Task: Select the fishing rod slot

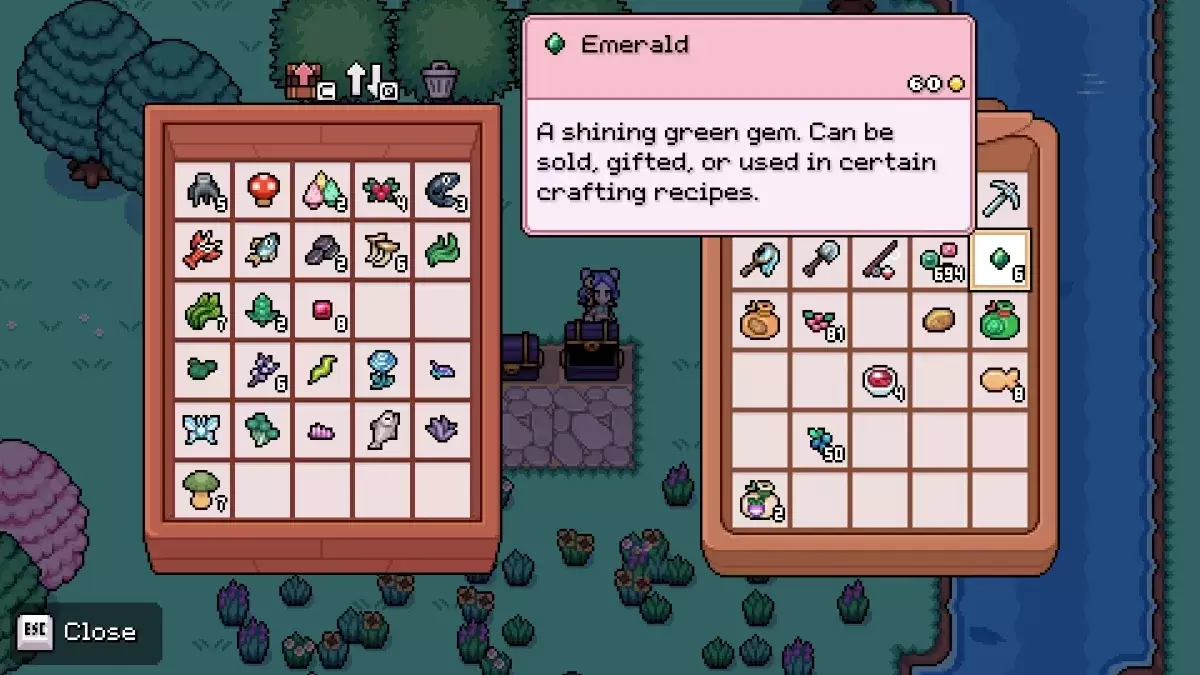Action: point(880,259)
